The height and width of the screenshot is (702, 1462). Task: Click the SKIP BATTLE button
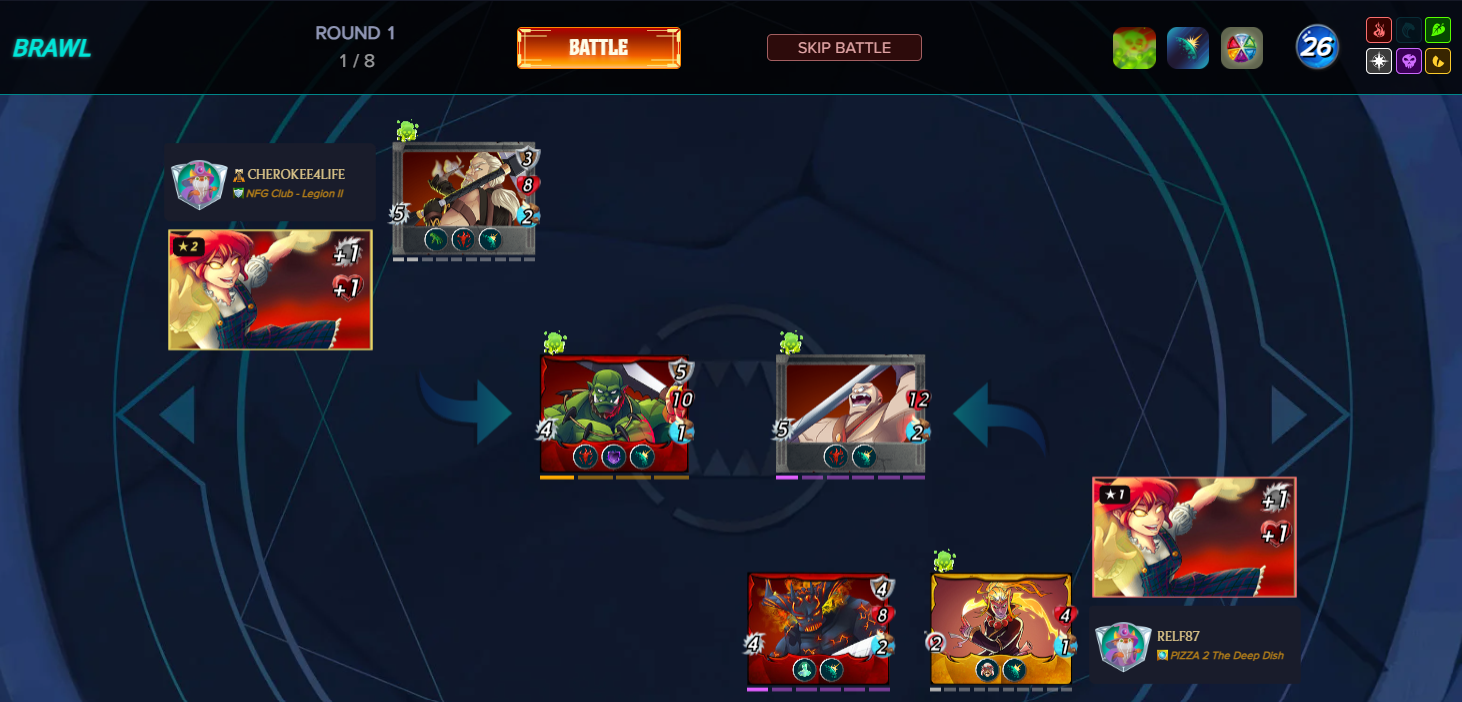pos(844,48)
